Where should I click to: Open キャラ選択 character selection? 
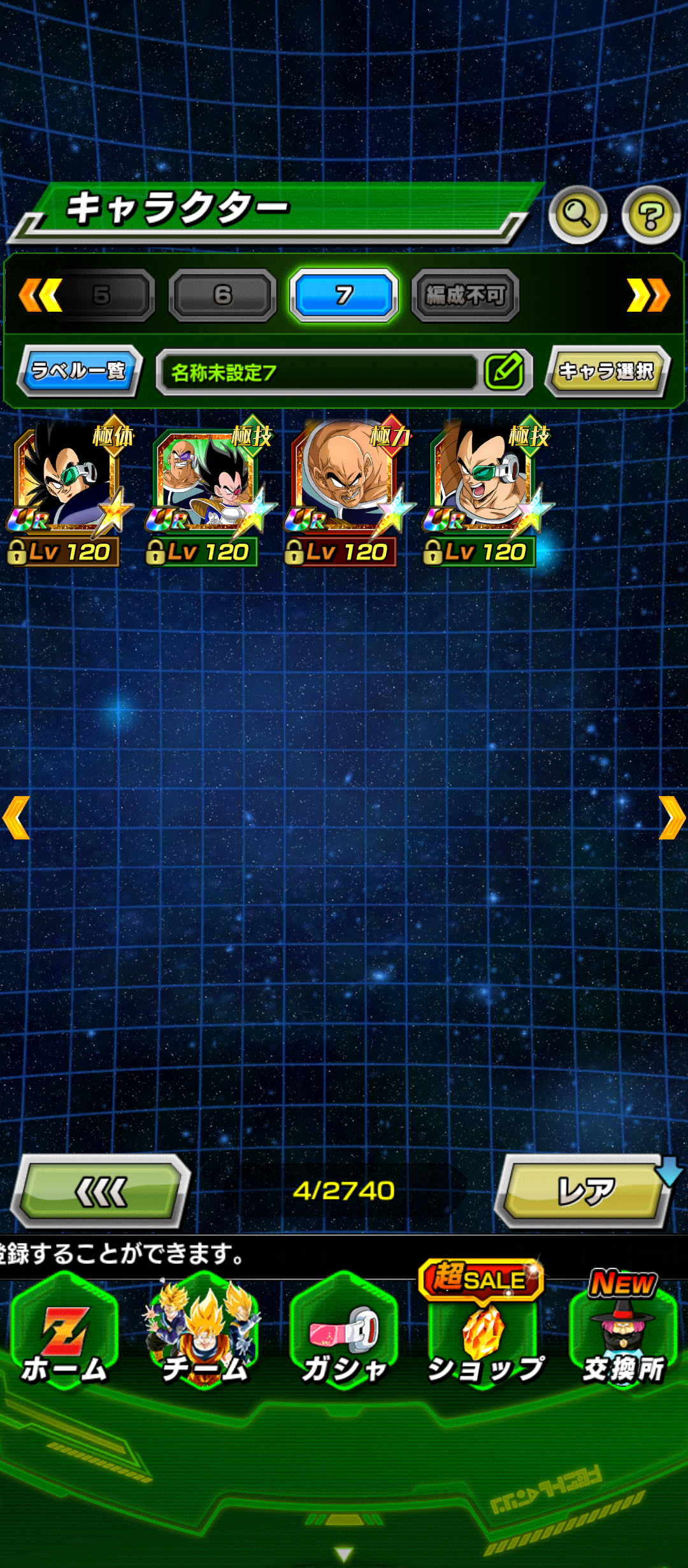(x=606, y=371)
